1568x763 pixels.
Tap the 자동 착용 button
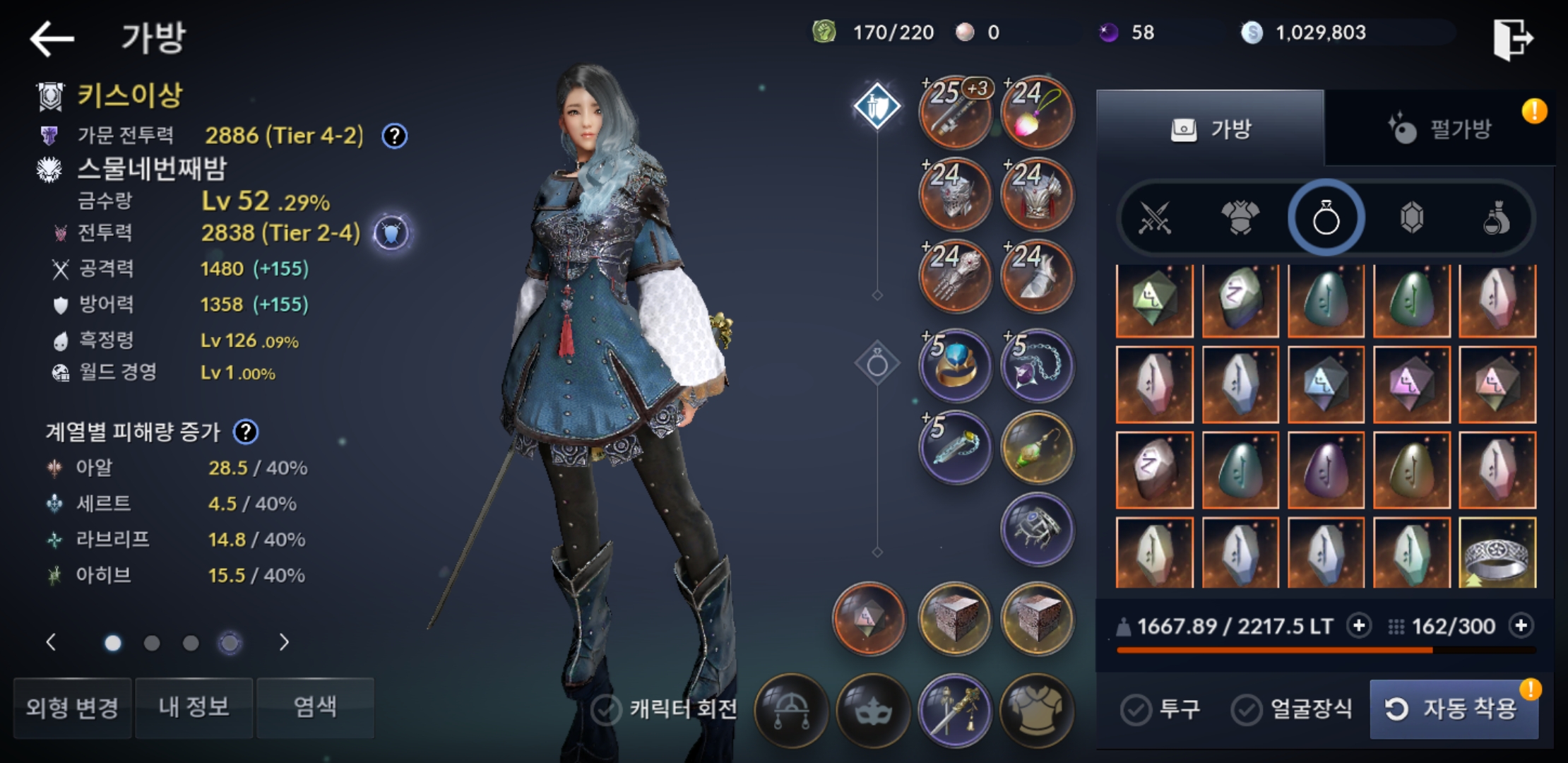(1454, 708)
